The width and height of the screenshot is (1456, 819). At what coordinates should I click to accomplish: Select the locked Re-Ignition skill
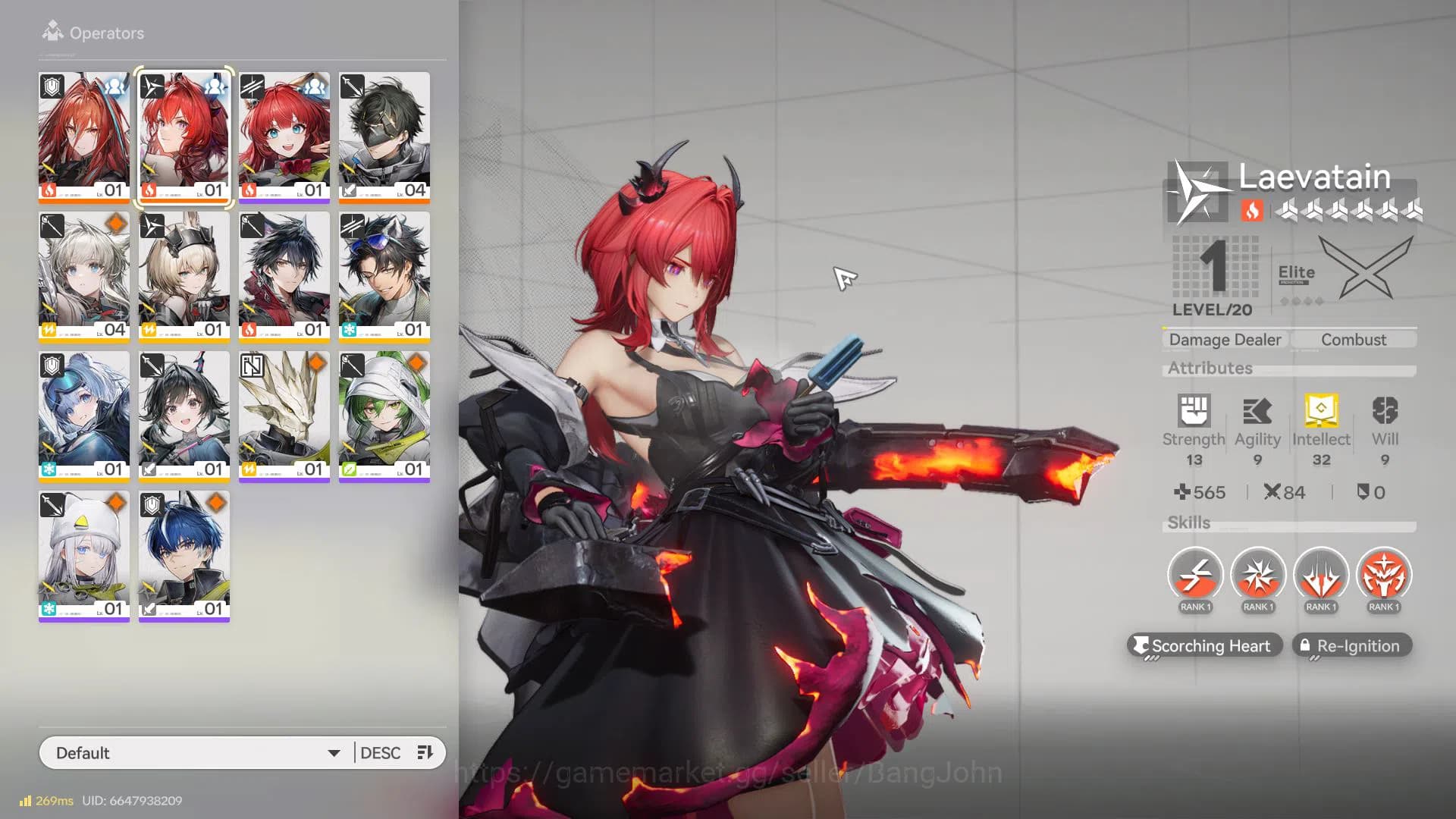click(x=1351, y=645)
